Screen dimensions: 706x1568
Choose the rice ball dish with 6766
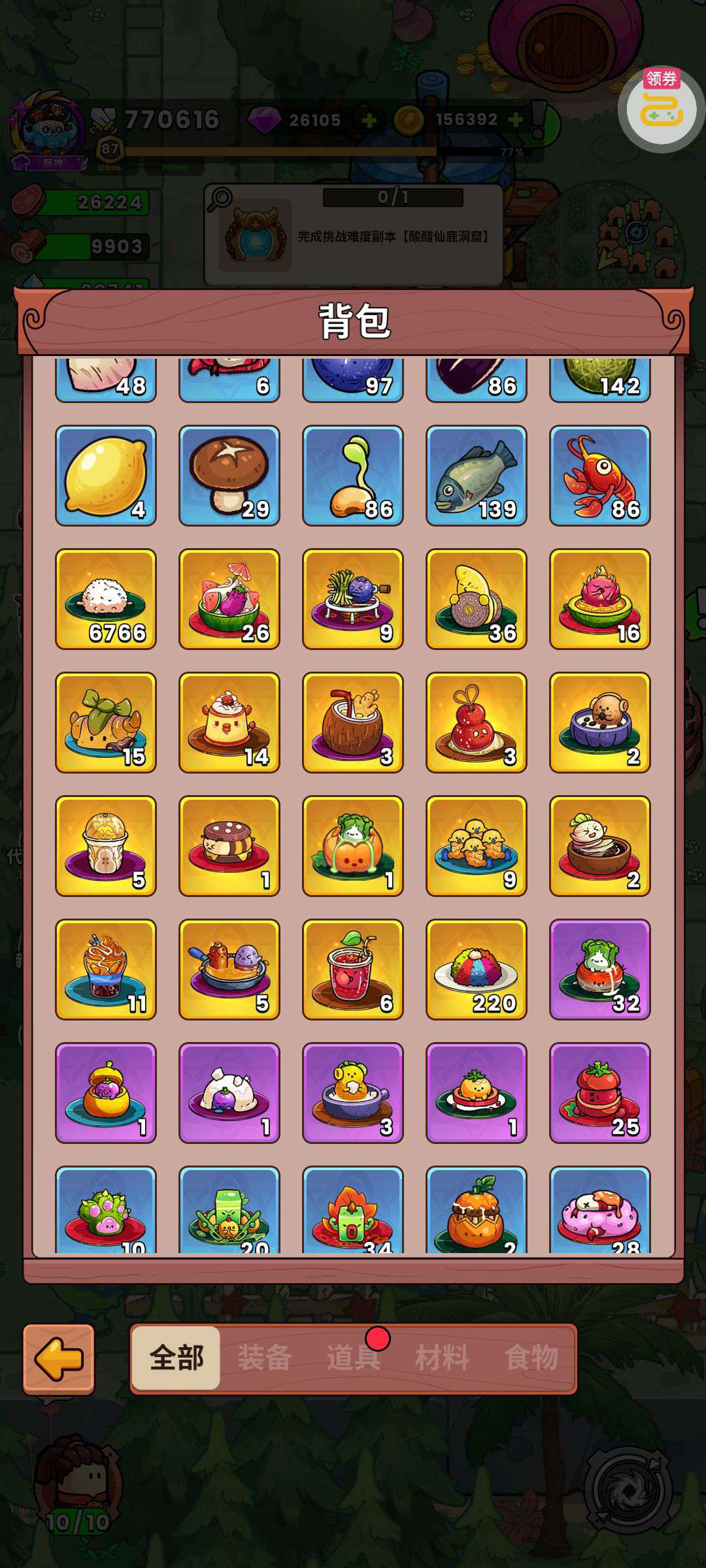point(106,599)
